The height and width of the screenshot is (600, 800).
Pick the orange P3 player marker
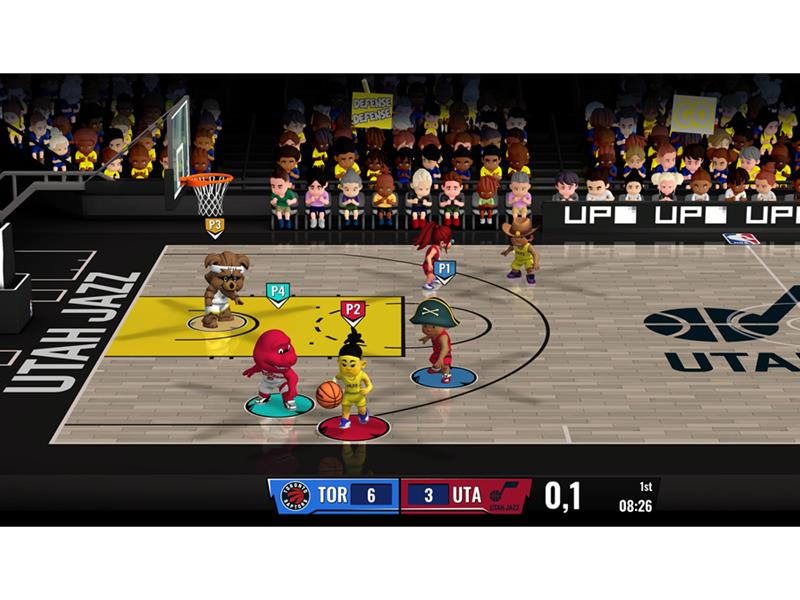click(215, 226)
